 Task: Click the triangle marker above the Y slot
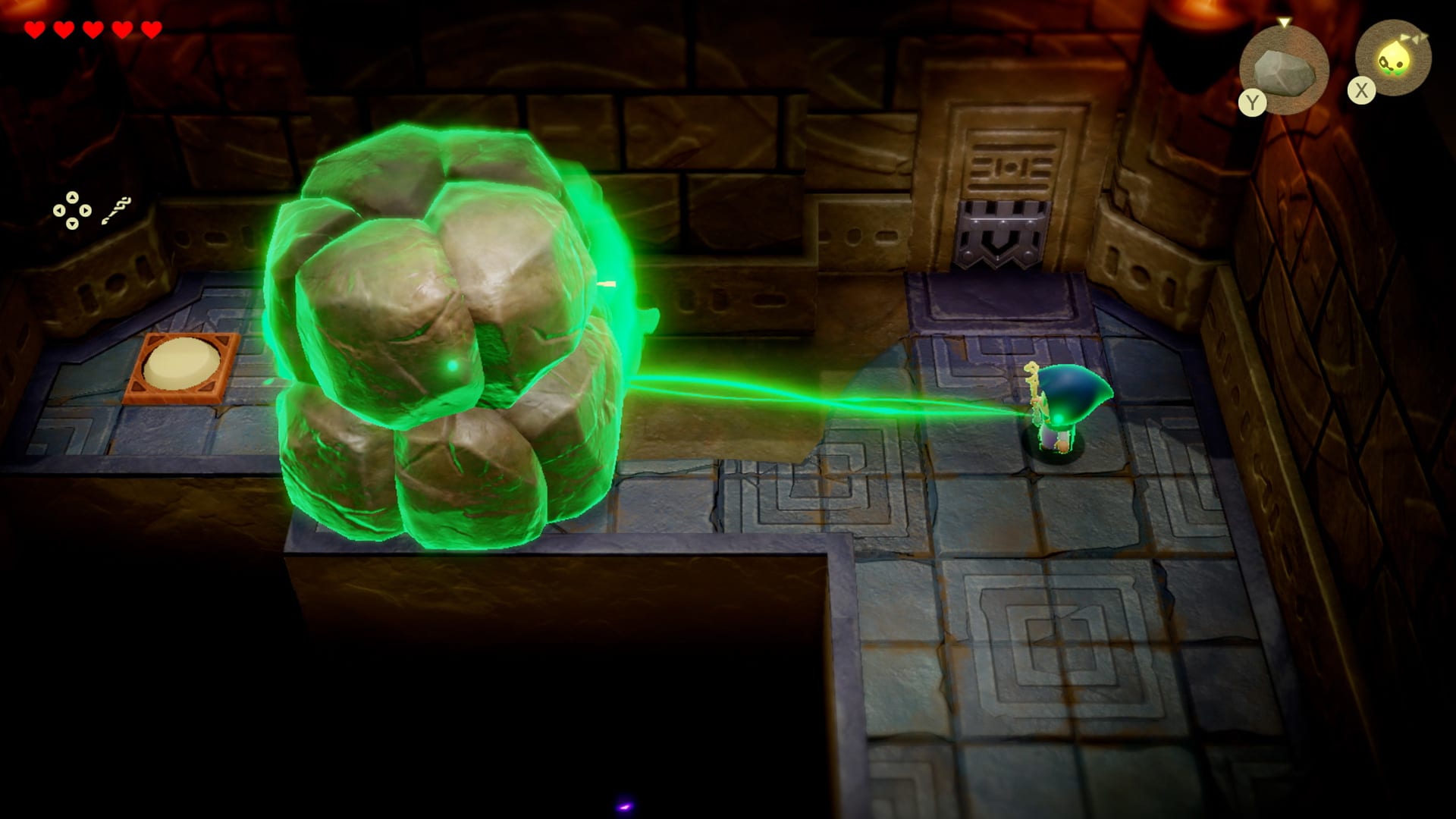coord(1285,22)
